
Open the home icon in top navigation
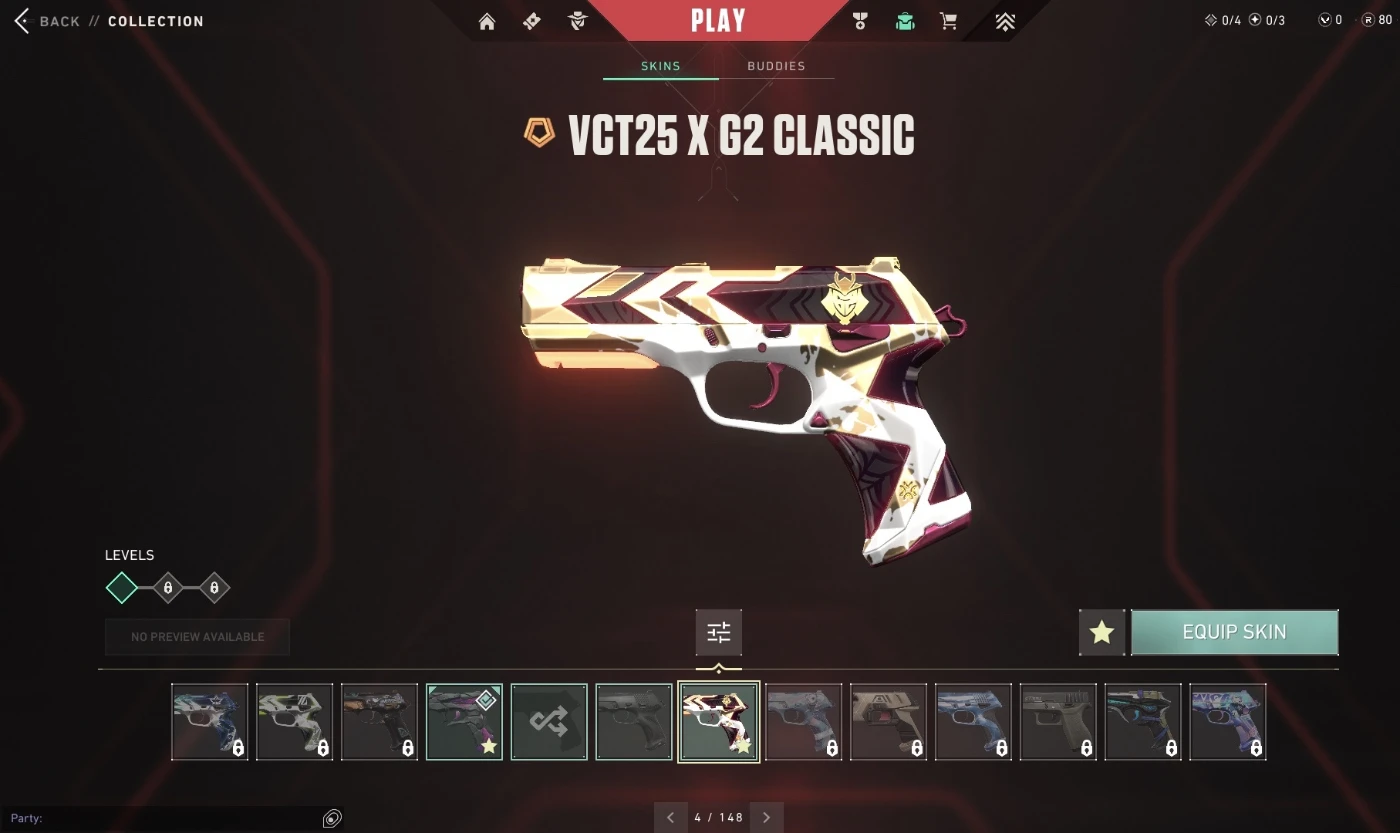coord(487,21)
